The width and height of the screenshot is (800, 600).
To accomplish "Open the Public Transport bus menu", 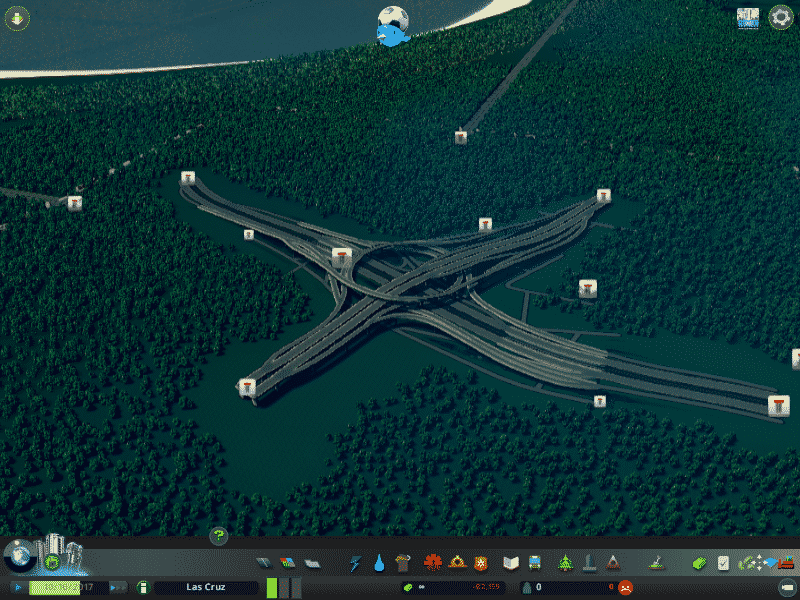I will [x=535, y=563].
